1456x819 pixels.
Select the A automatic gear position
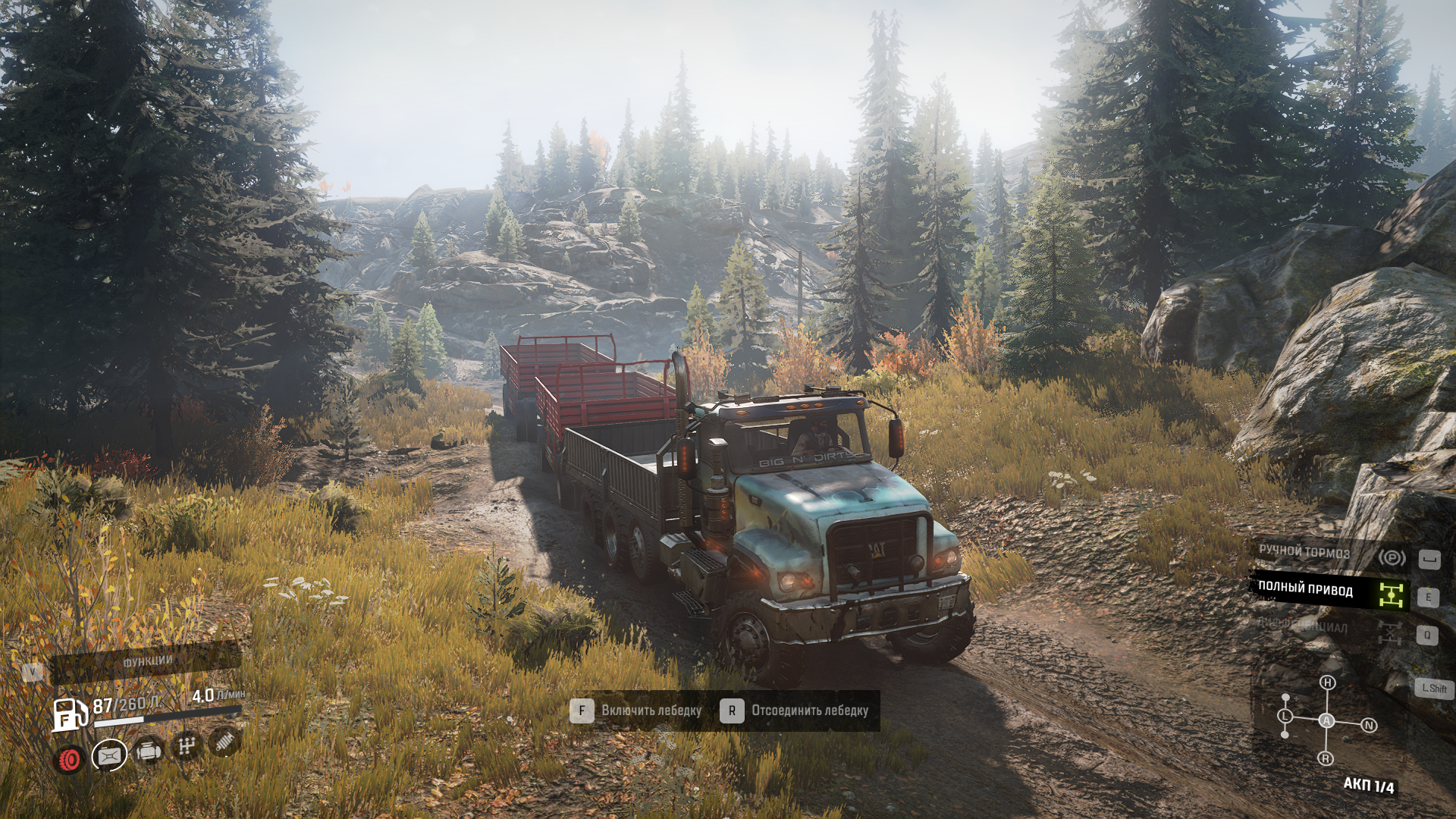[1326, 720]
